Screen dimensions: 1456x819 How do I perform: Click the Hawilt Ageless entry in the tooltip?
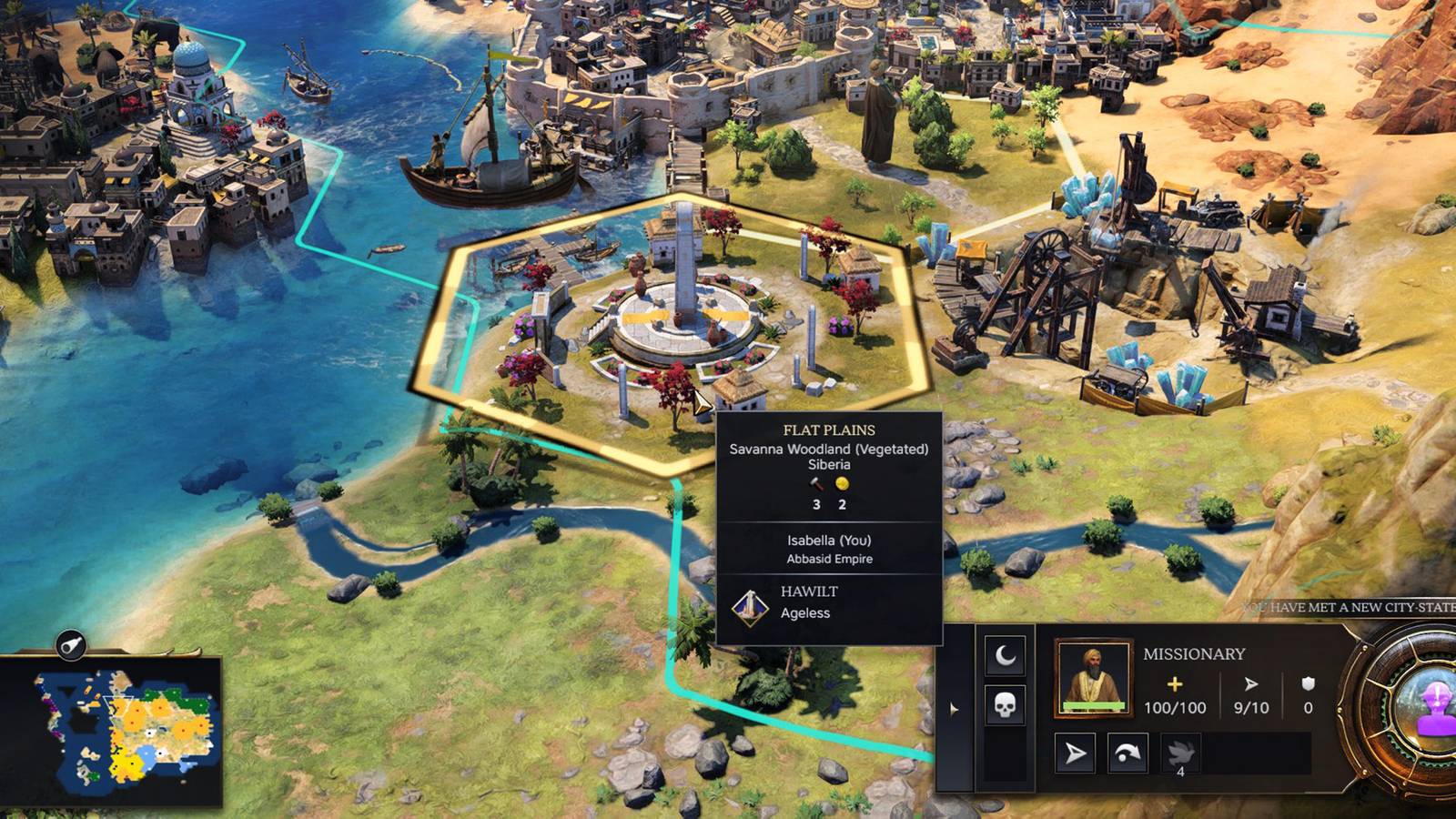point(807,602)
